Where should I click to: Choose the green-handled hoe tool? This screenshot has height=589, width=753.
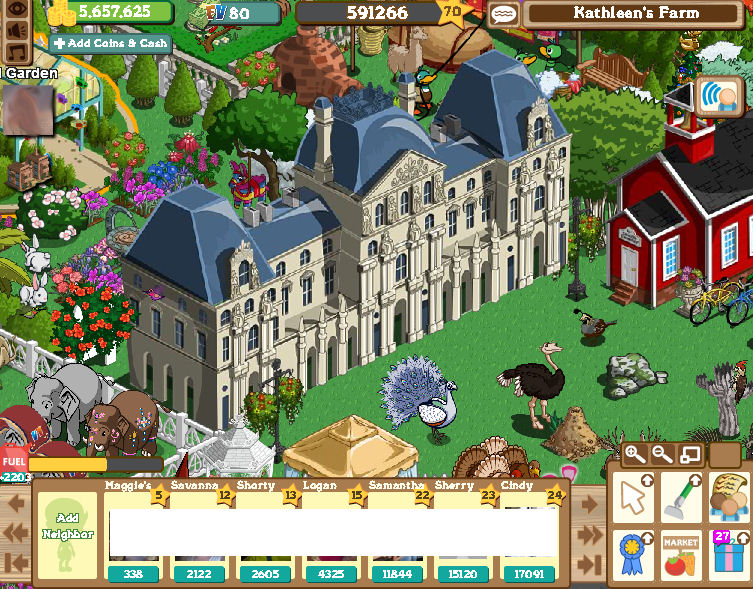[682, 497]
